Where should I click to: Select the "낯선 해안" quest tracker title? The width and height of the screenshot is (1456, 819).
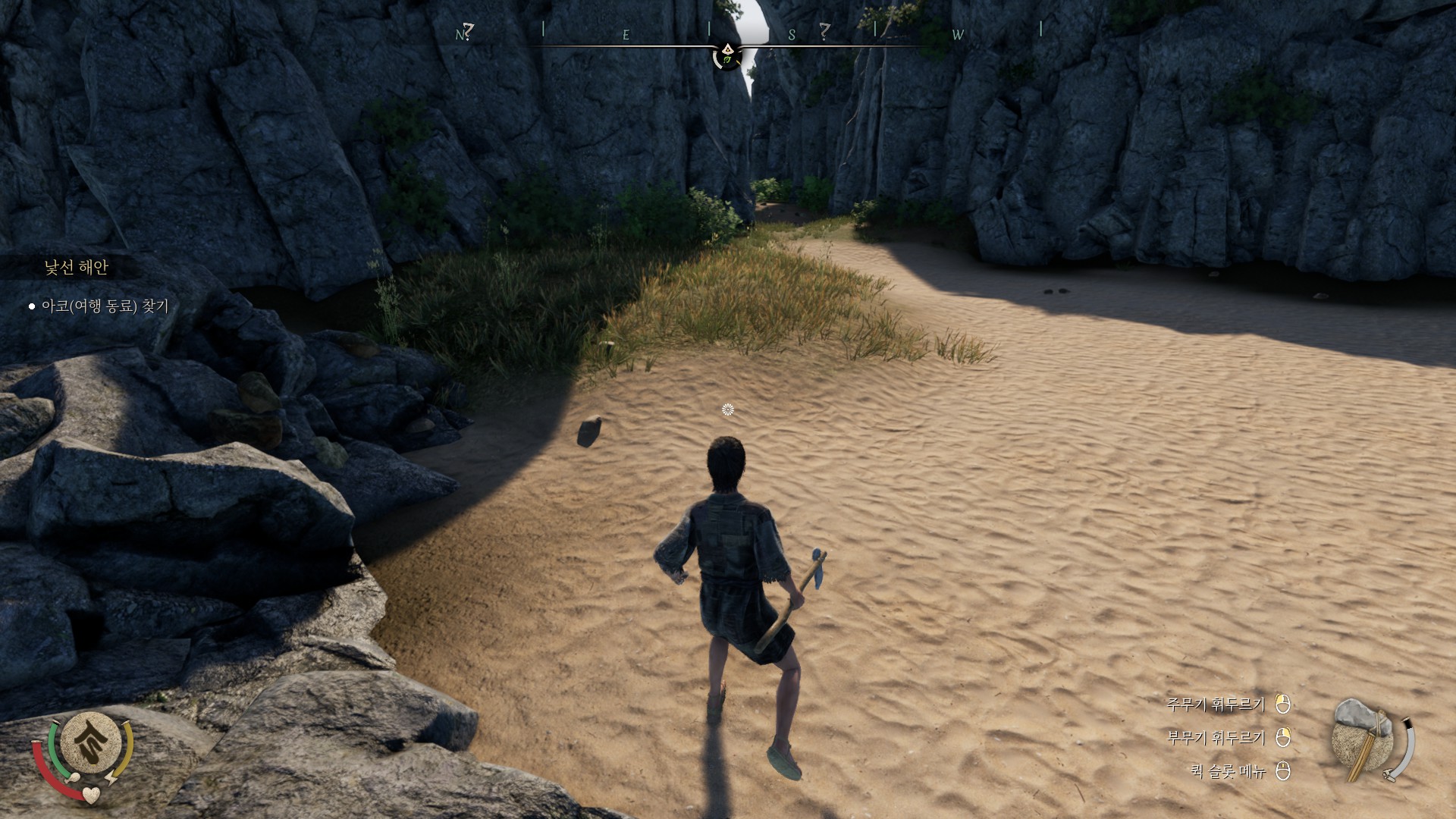[x=76, y=267]
